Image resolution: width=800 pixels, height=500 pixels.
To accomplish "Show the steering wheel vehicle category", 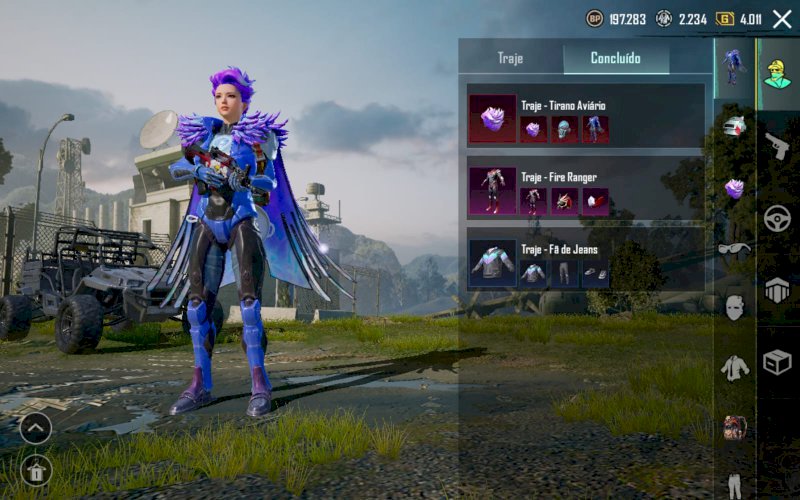I will [x=777, y=218].
